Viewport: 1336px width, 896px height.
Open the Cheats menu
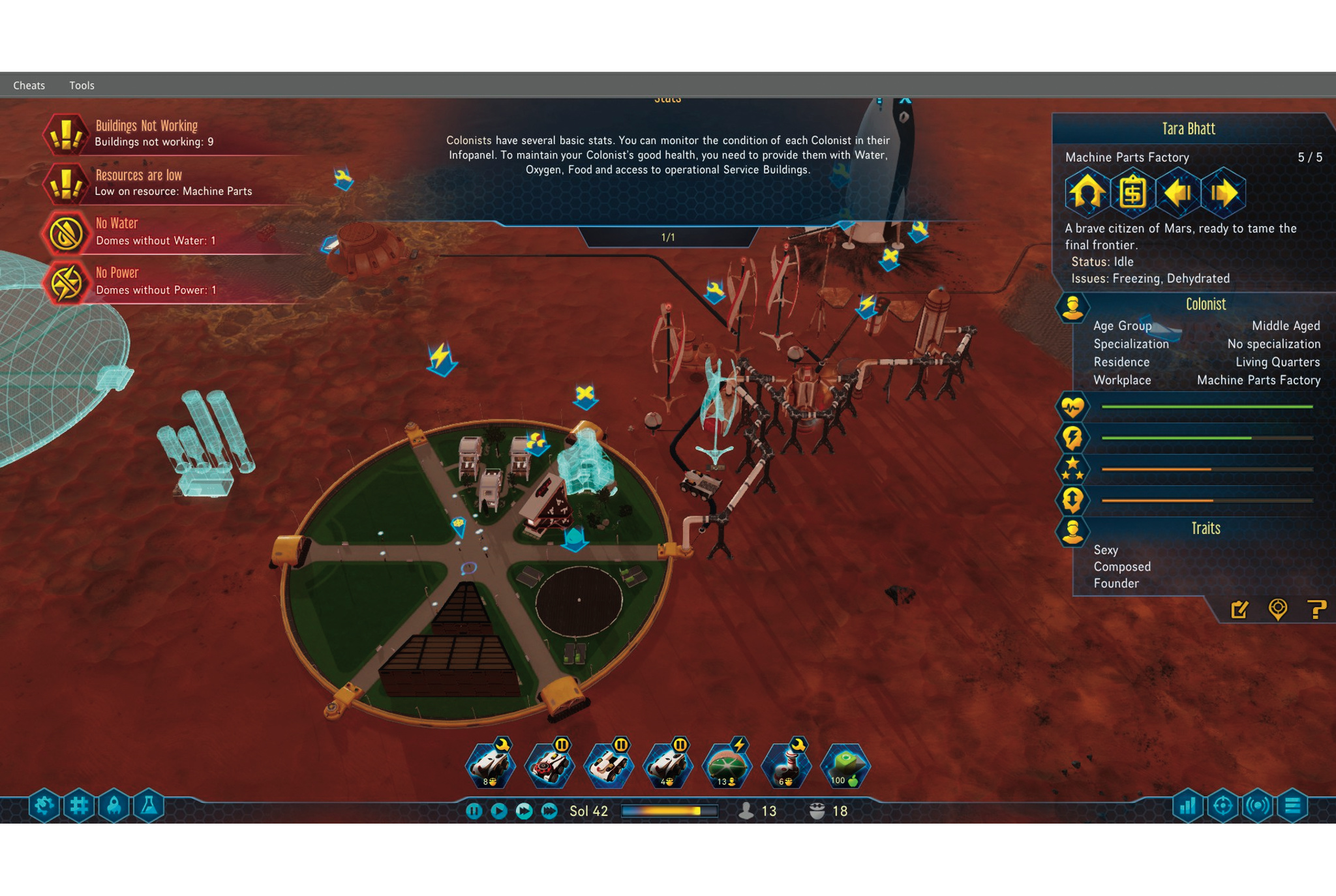29,85
